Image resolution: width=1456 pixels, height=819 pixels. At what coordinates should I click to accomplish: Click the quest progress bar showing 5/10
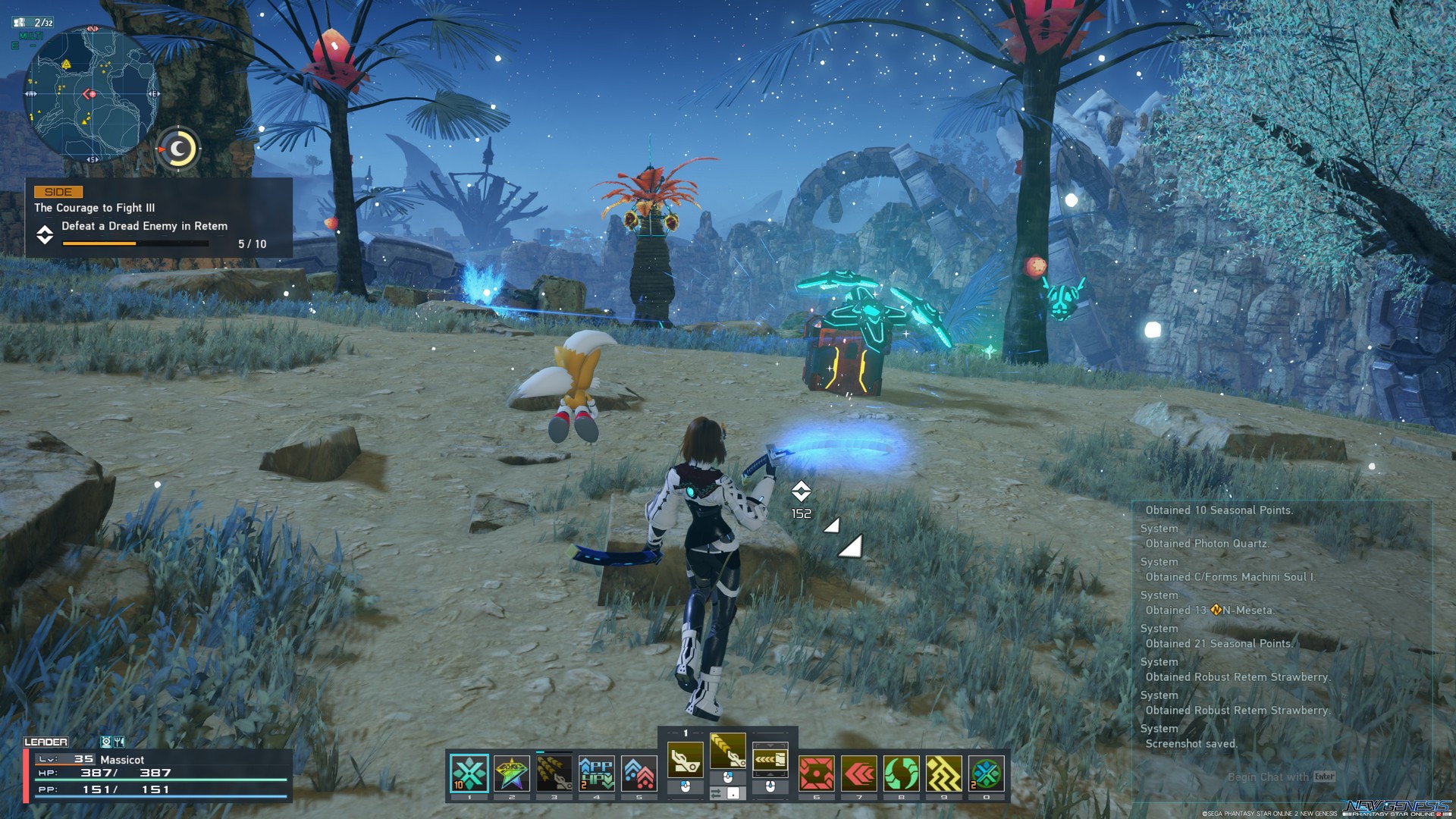tap(136, 244)
